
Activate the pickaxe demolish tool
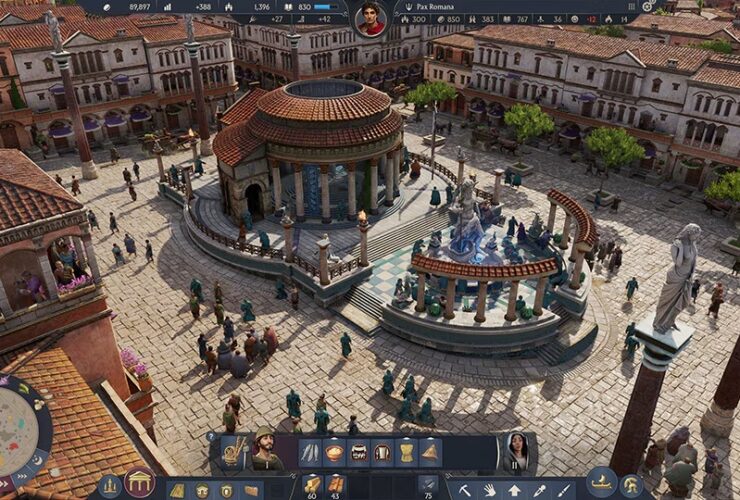[465, 490]
